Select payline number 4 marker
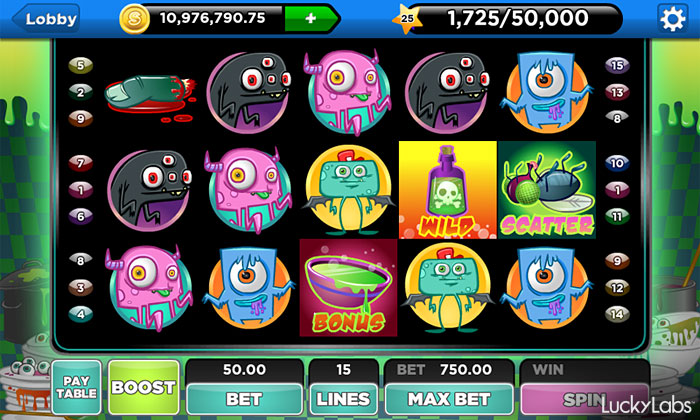Image resolution: width=700 pixels, height=420 pixels. click(80, 313)
